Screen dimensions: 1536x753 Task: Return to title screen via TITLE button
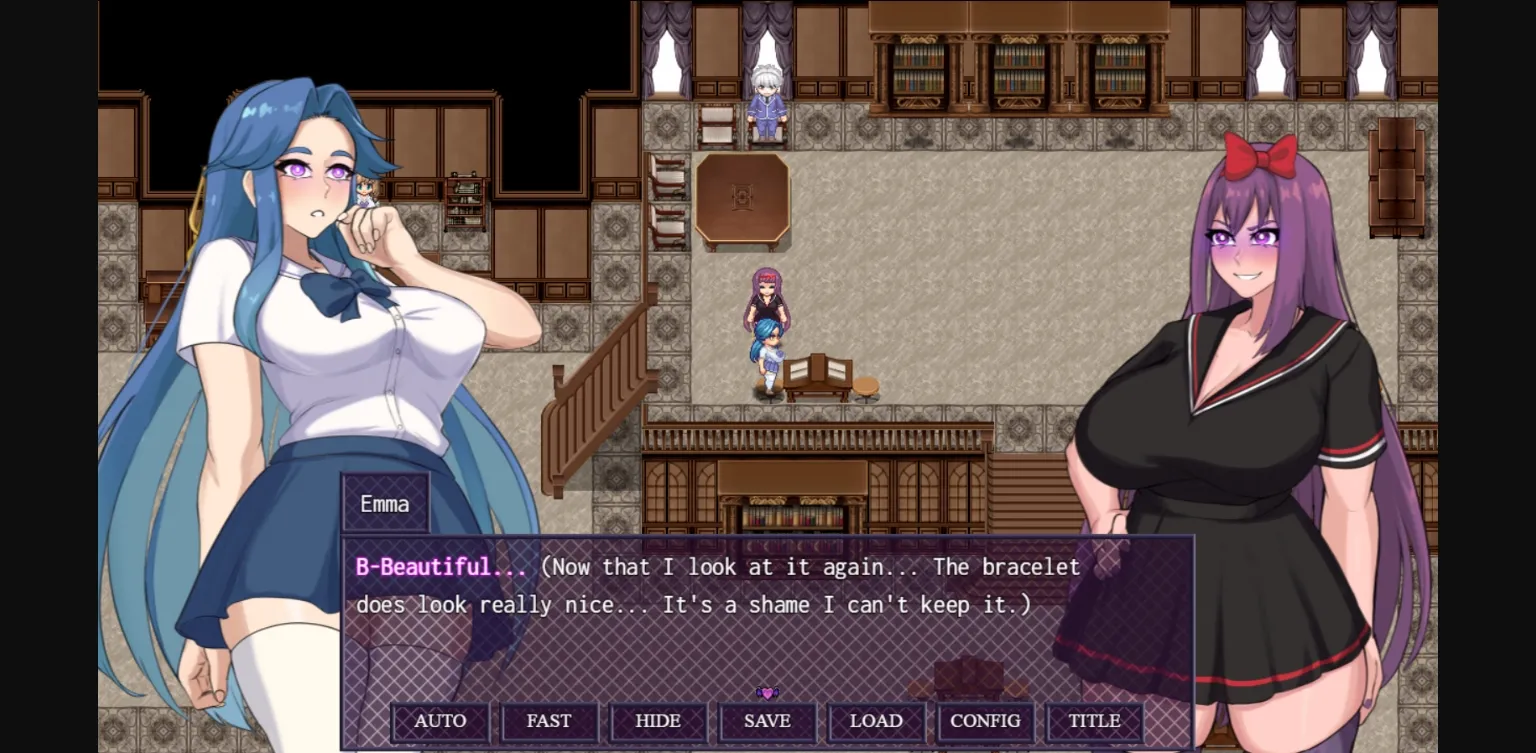click(x=1094, y=721)
